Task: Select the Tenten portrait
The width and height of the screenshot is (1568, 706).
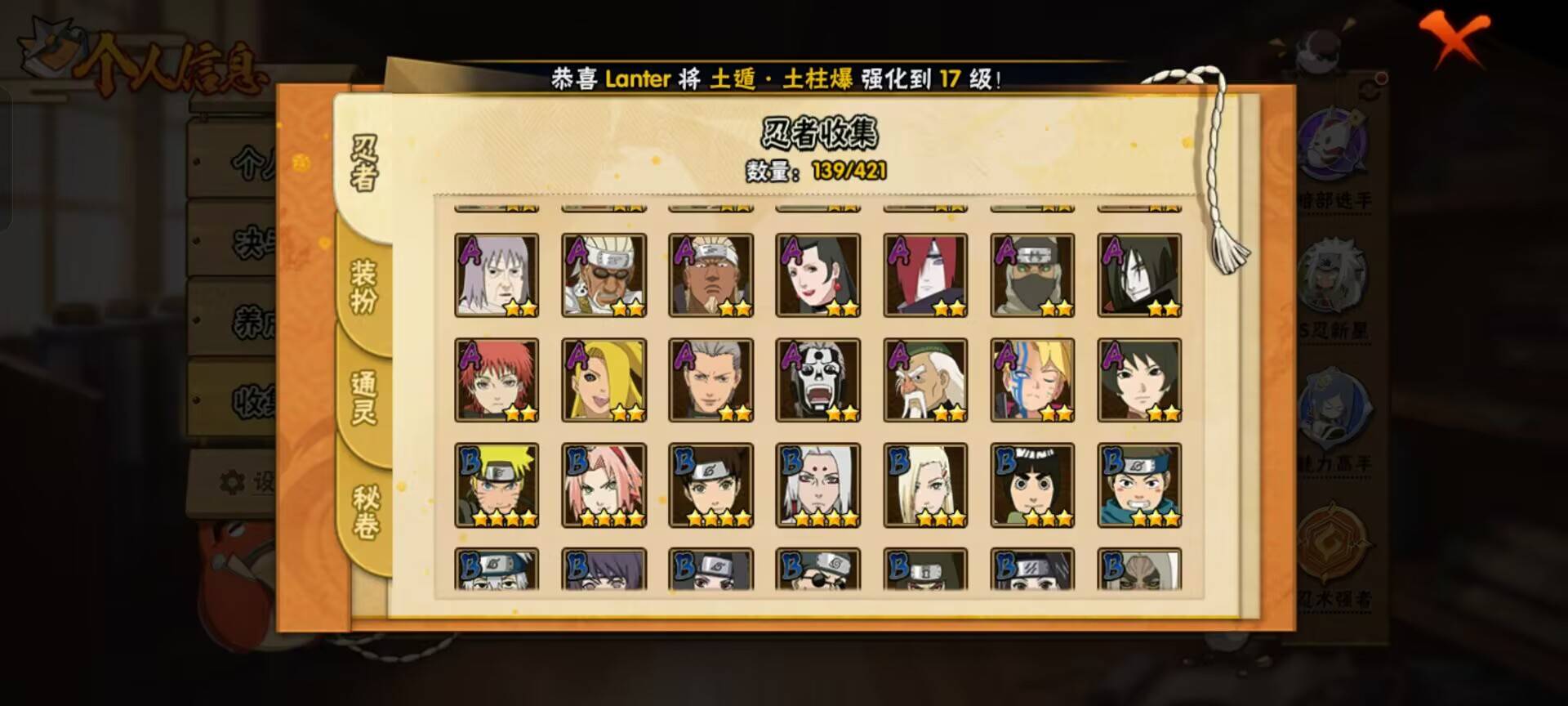Action: click(710, 485)
